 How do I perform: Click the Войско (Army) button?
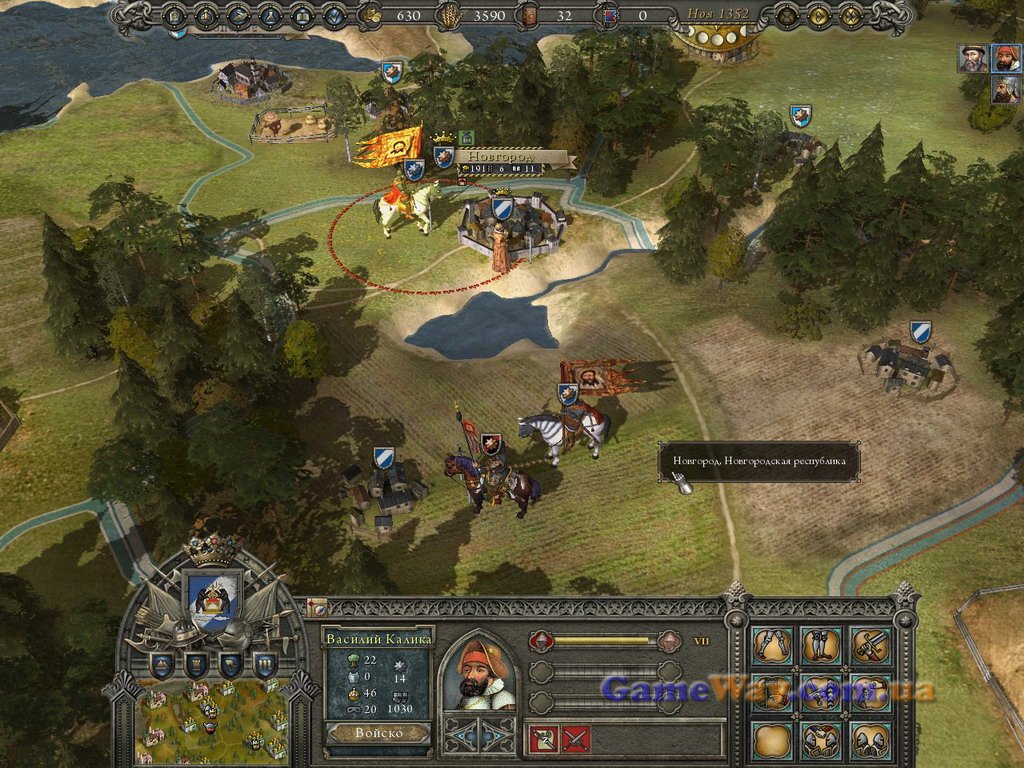[x=378, y=733]
